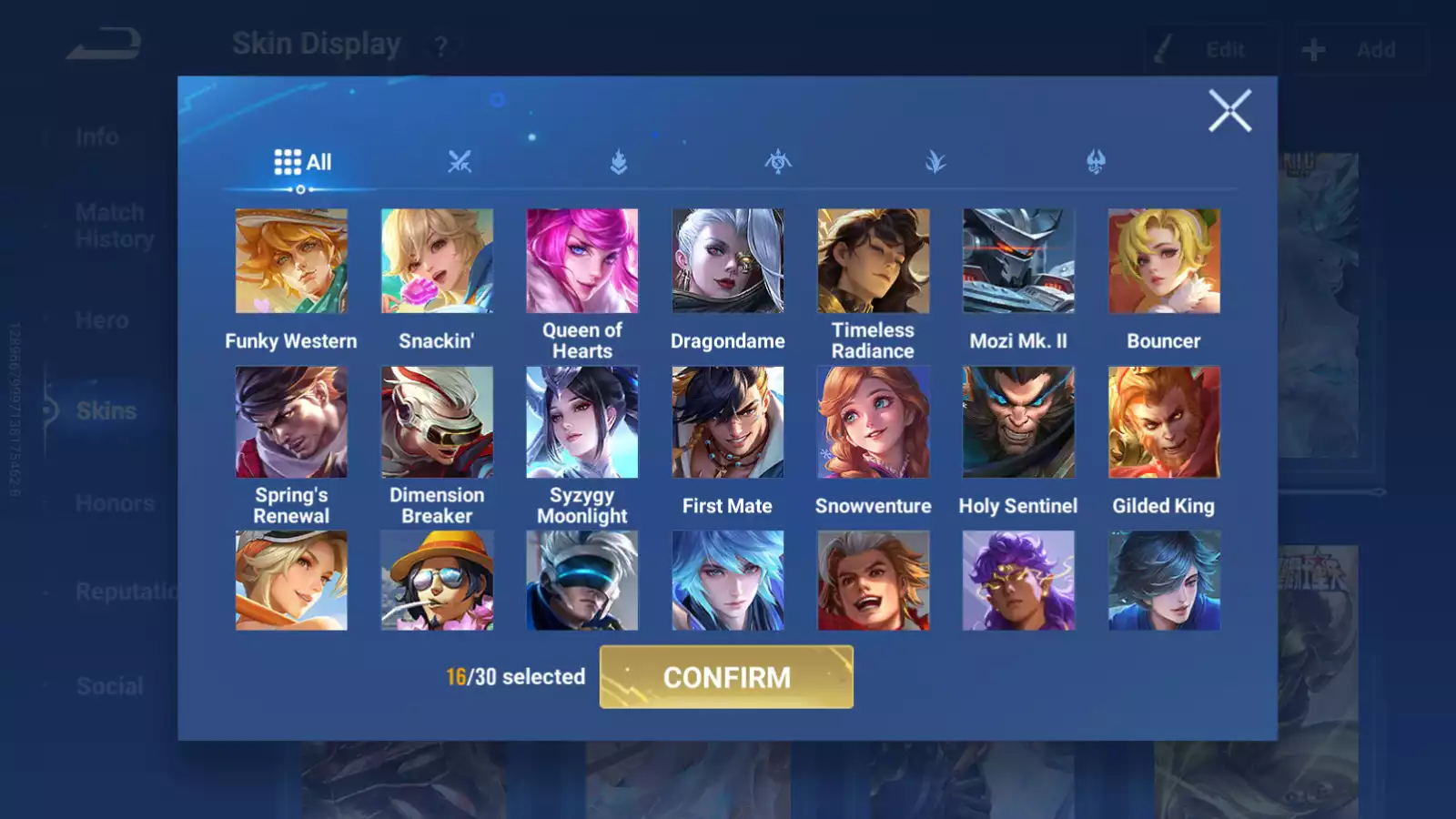Pick the straw hat sunglasses skin portrait
This screenshot has height=819, width=1456.
(x=437, y=581)
